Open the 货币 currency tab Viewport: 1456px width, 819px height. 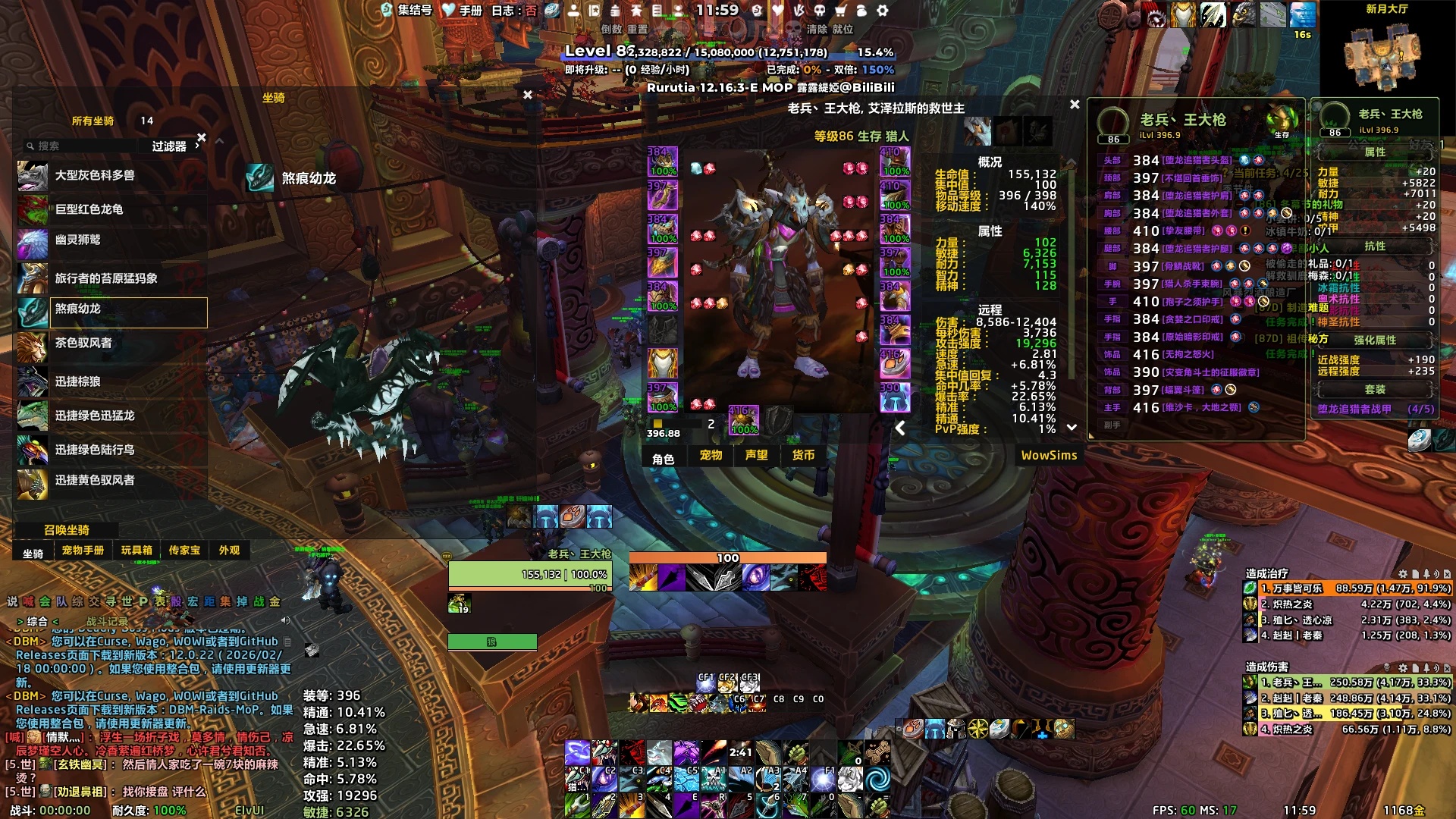(x=803, y=456)
